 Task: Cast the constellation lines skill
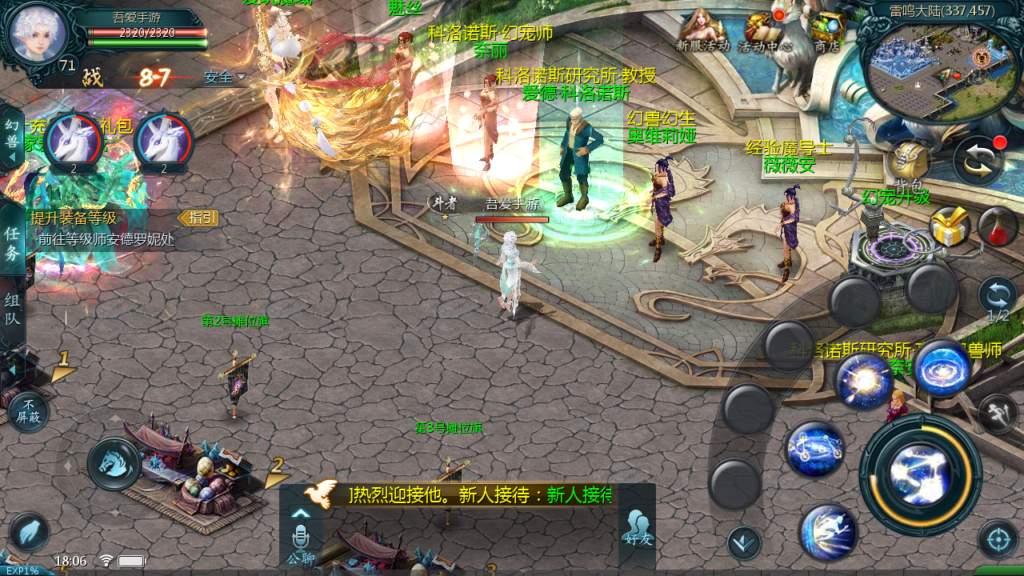pyautogui.click(x=815, y=449)
